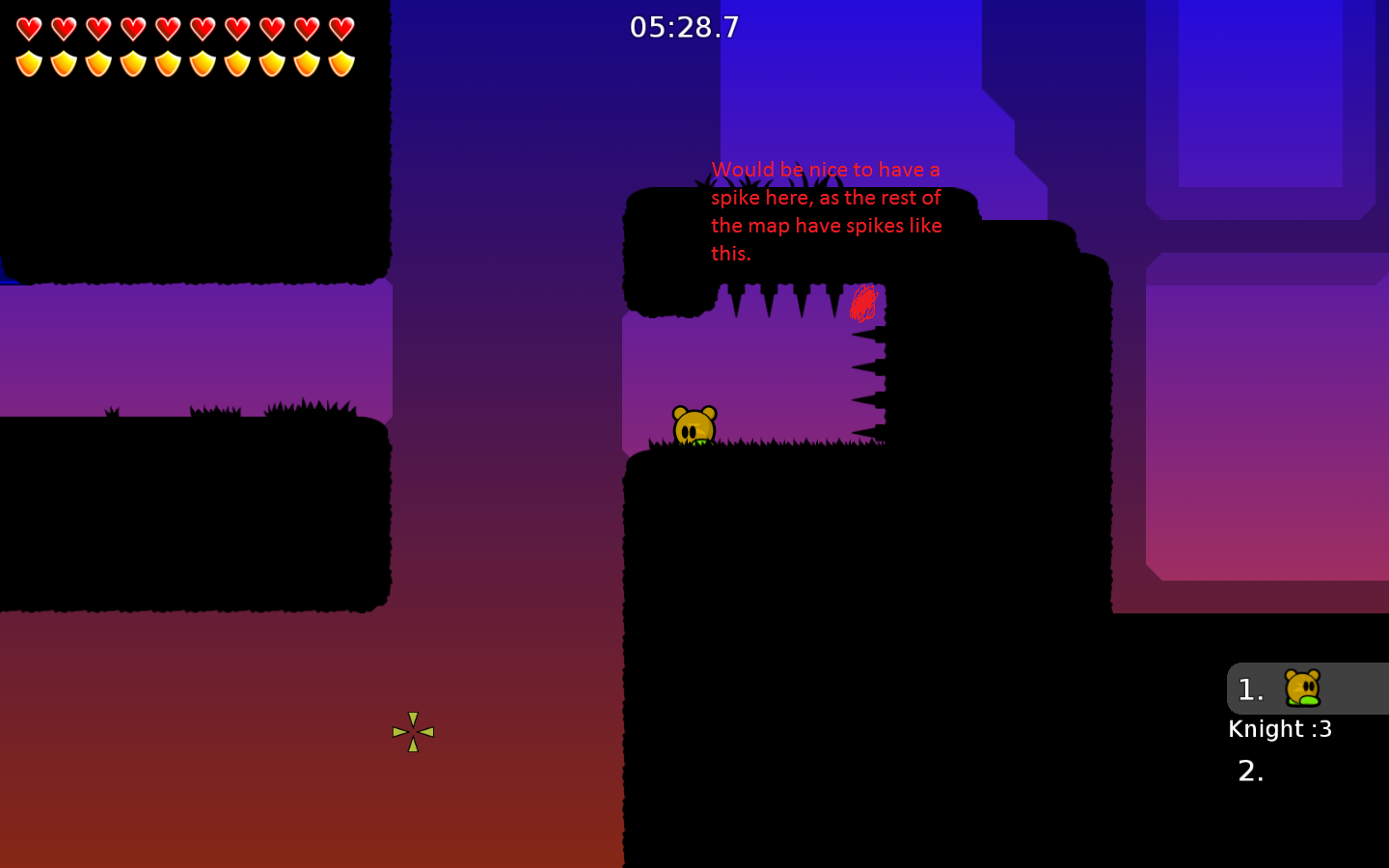Click the highlighted scoreboard row background
Image resolution: width=1389 pixels, height=868 pixels.
point(1307,689)
